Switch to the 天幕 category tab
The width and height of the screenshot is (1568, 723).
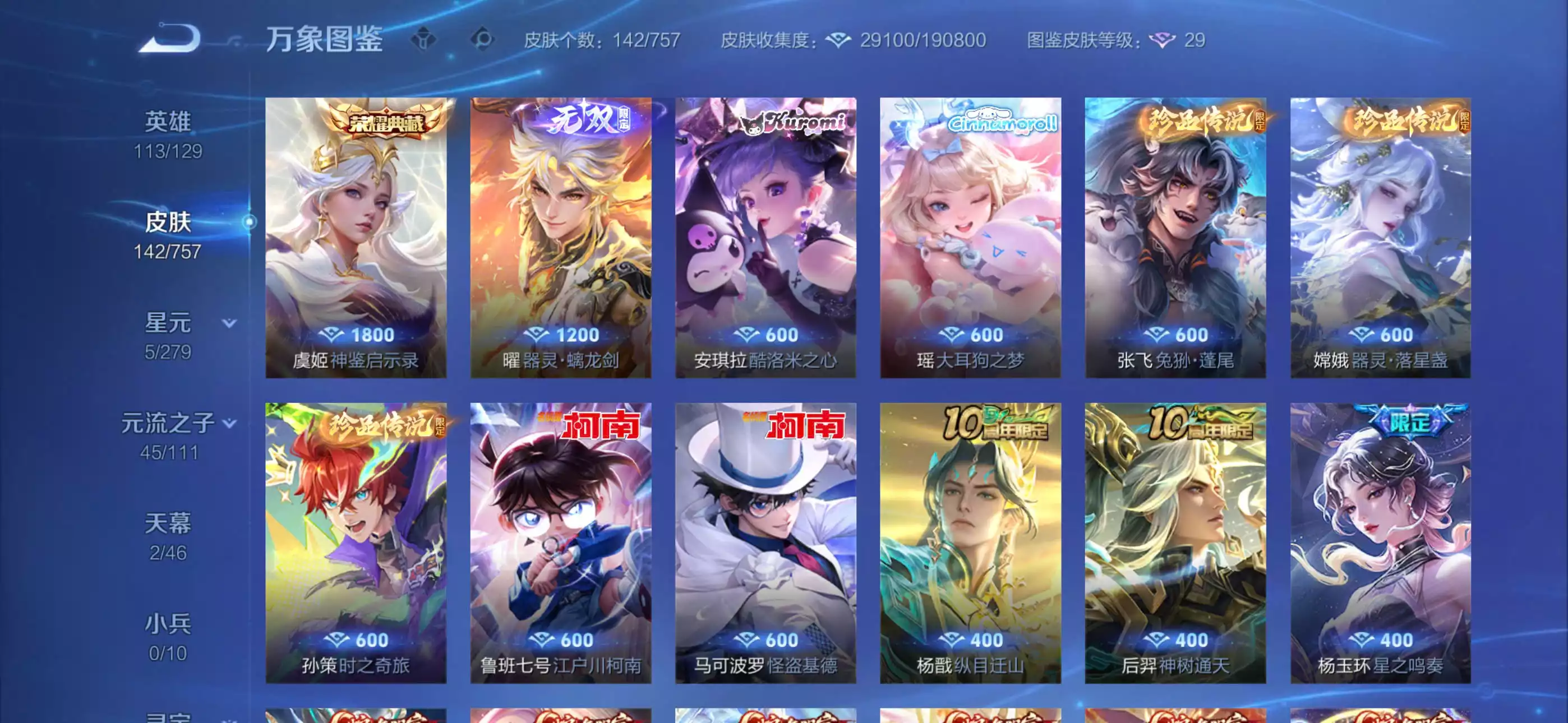click(169, 525)
